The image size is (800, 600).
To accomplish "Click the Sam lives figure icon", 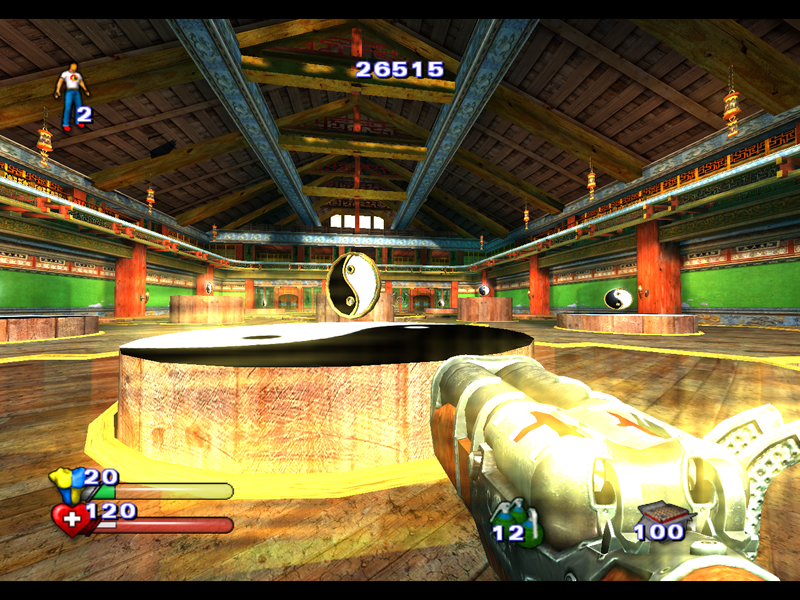I will click(x=71, y=95).
